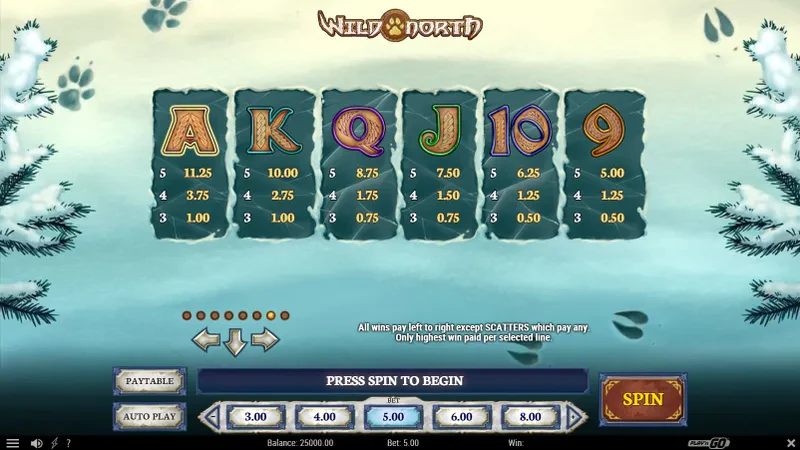Set the bet to 3.00
This screenshot has height=450, width=800.
[x=256, y=416]
